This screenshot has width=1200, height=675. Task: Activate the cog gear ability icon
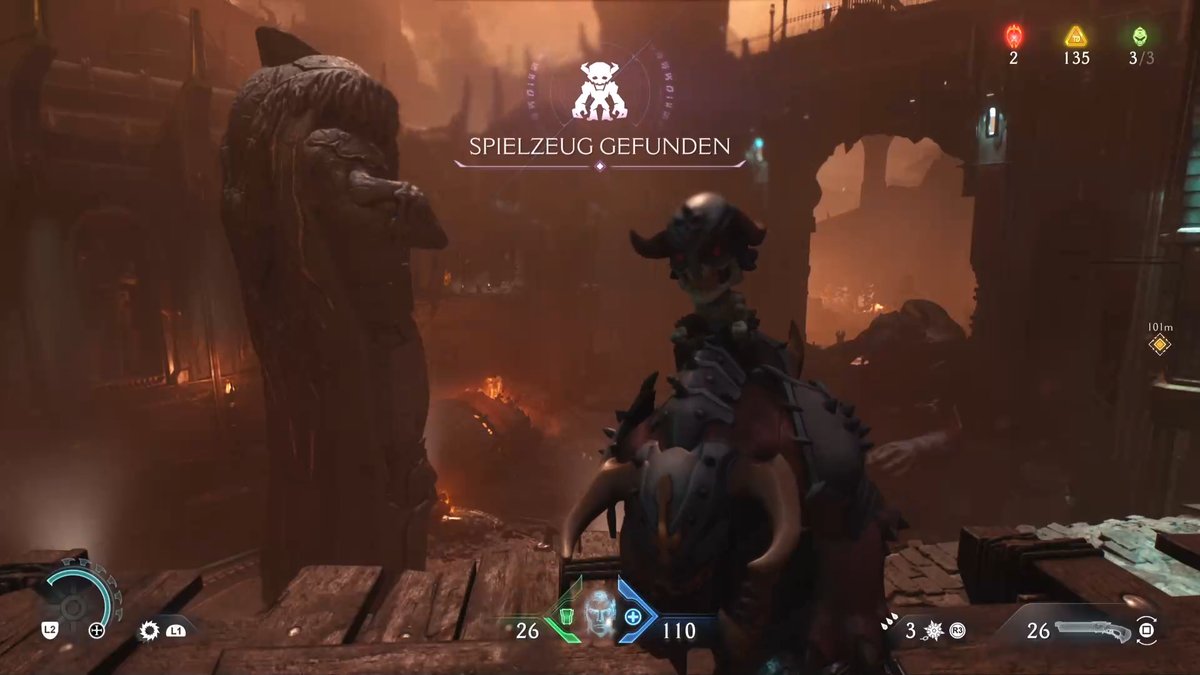coord(150,630)
